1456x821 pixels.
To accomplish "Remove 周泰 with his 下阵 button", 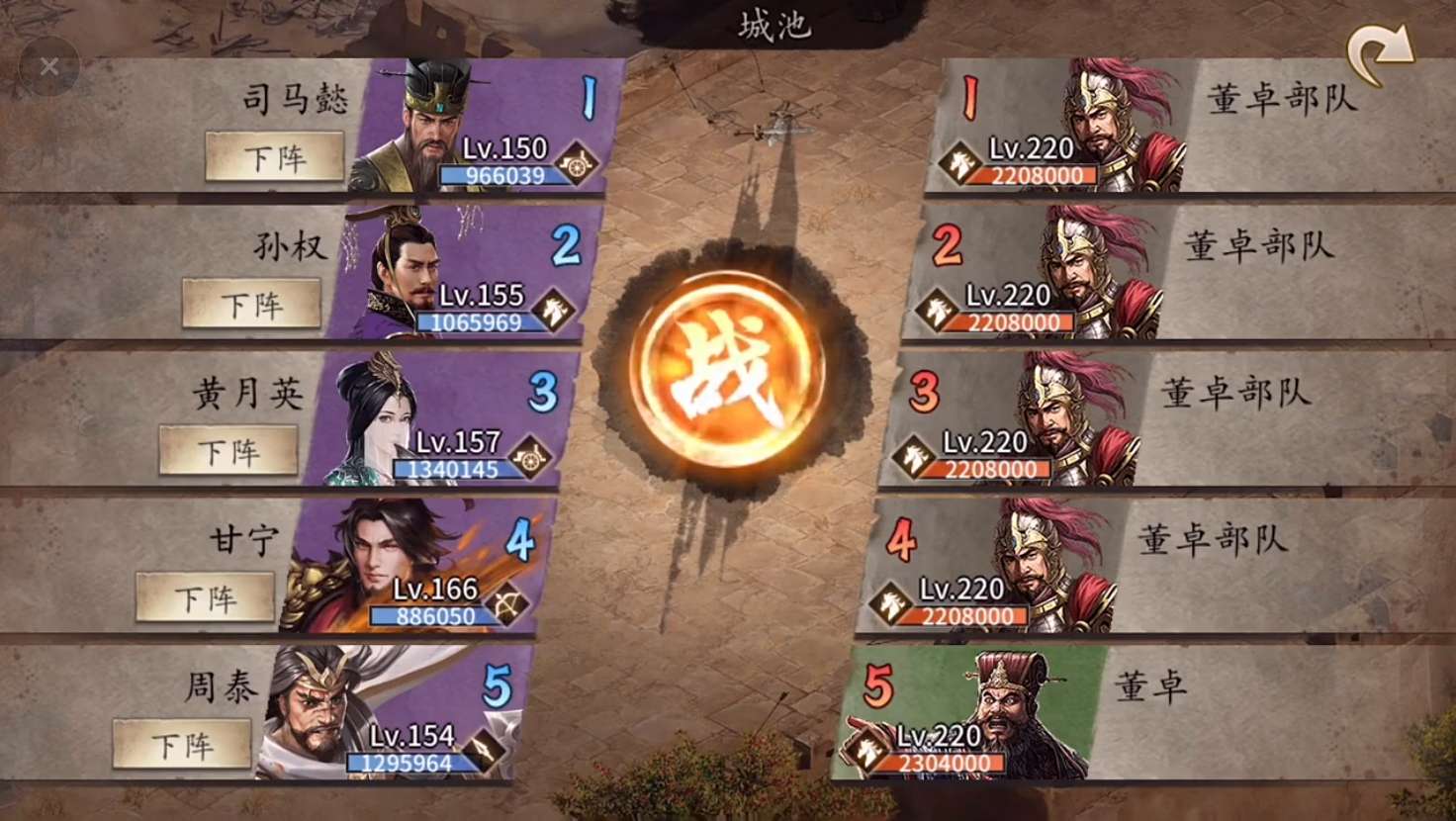I will point(182,744).
